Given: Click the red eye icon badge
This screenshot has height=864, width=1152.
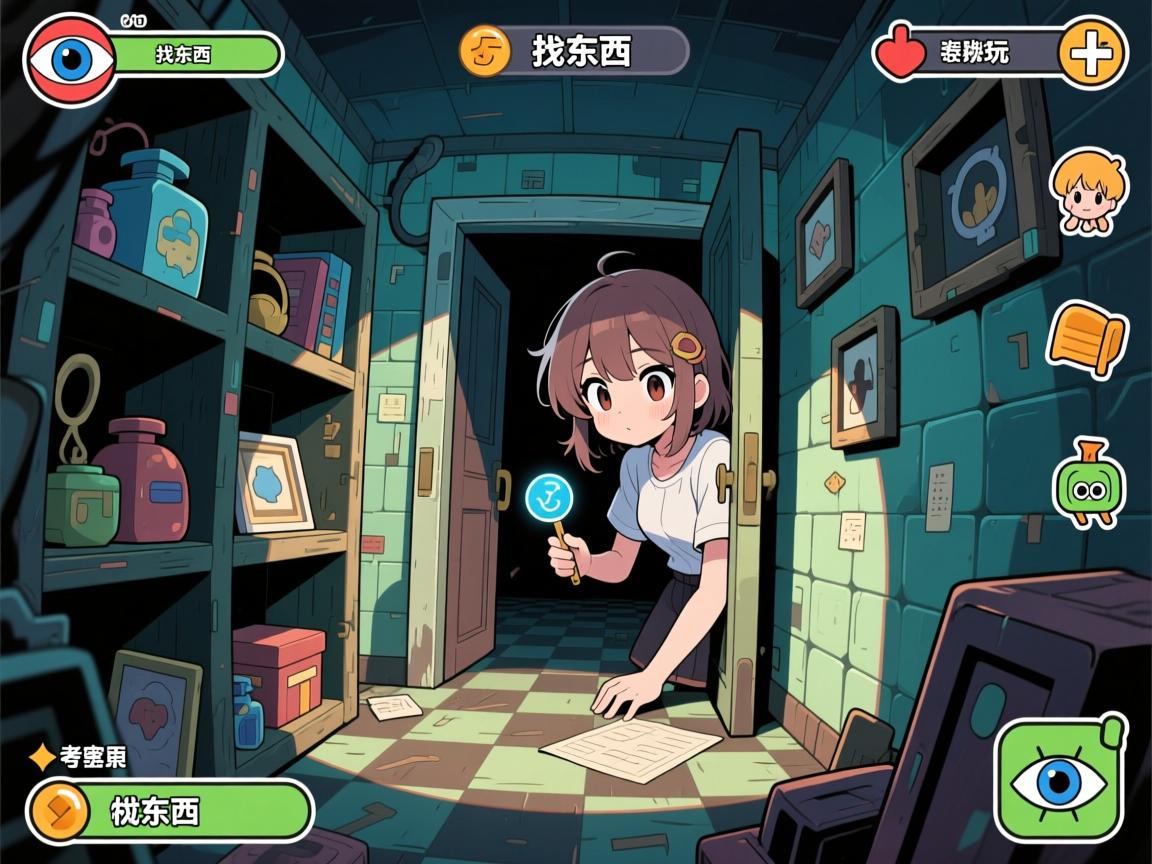Looking at the screenshot, I should 70,59.
